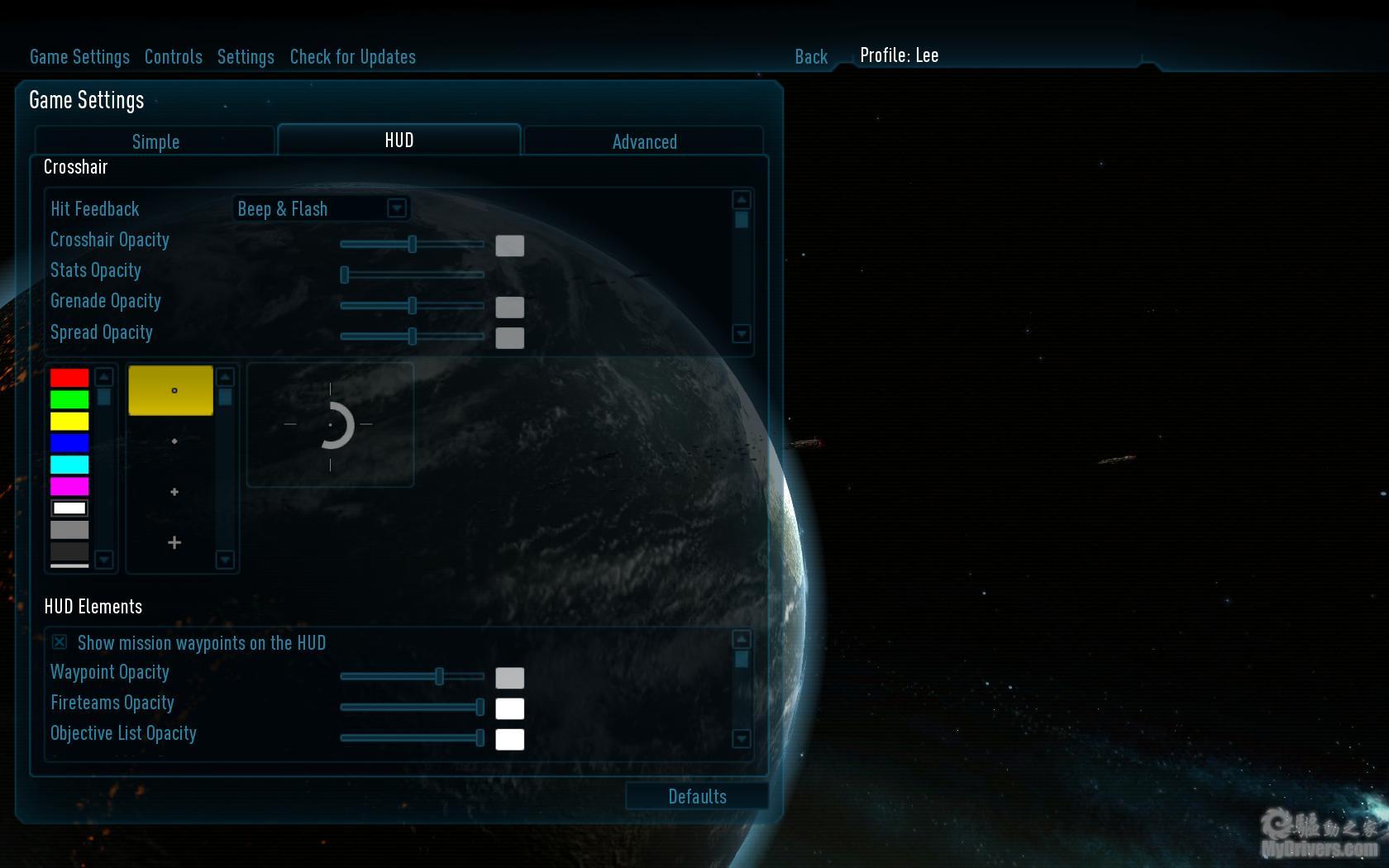Image resolution: width=1389 pixels, height=868 pixels.
Task: Reset settings with the Defaults button
Action: [697, 796]
